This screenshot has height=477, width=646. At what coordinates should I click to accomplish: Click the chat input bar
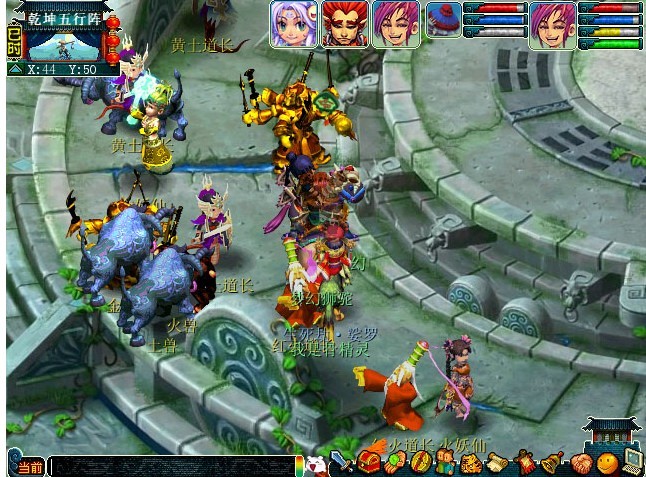[172, 466]
